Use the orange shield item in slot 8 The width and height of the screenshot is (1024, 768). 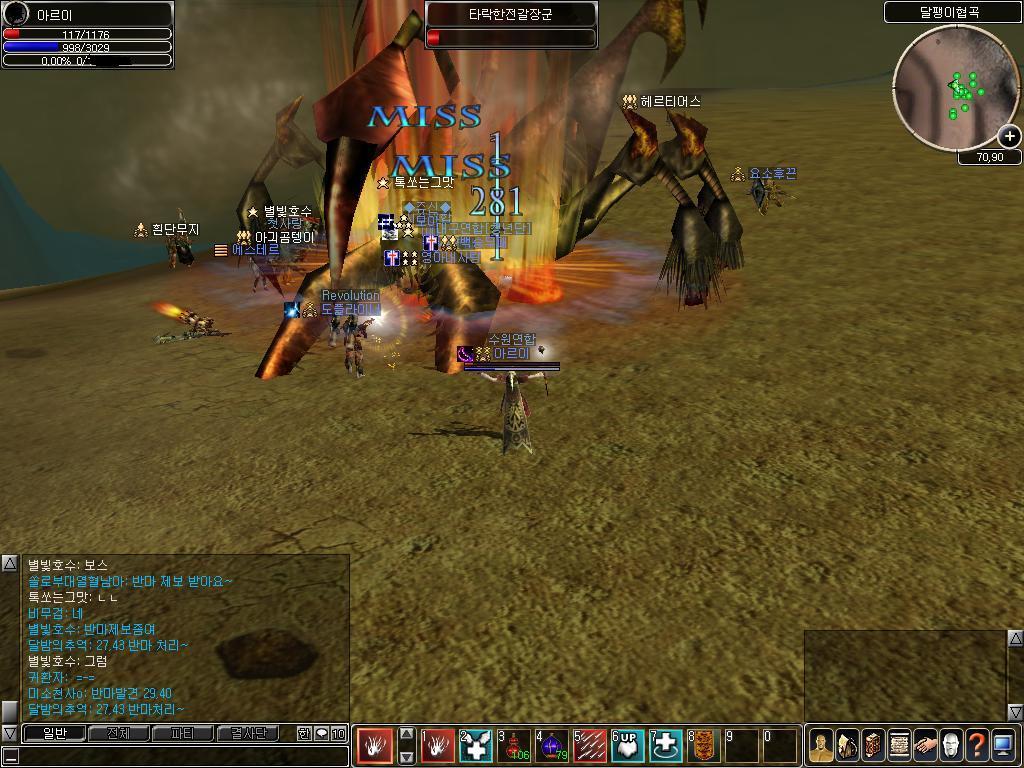click(x=704, y=746)
